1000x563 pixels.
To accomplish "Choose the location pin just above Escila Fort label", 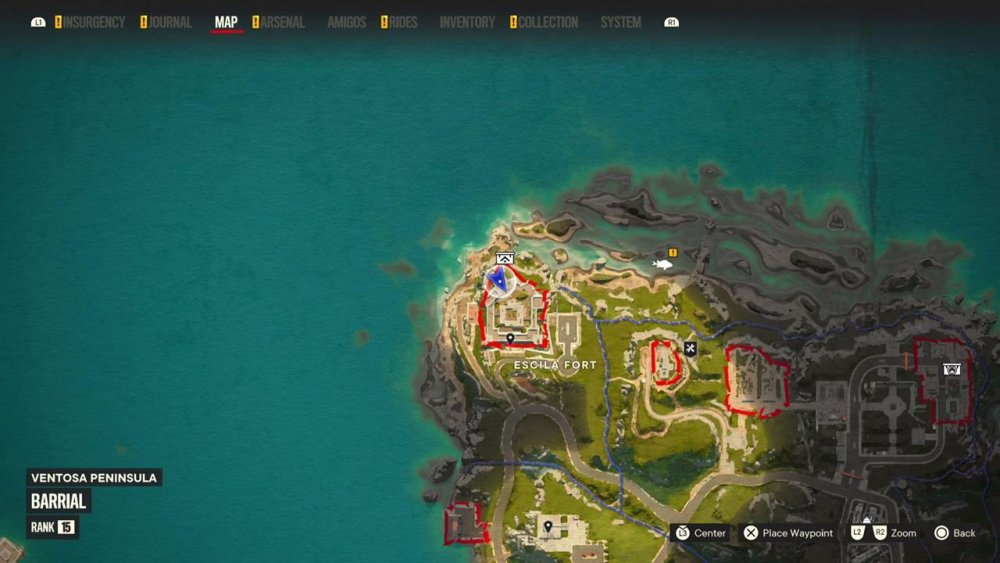I will coord(511,340).
